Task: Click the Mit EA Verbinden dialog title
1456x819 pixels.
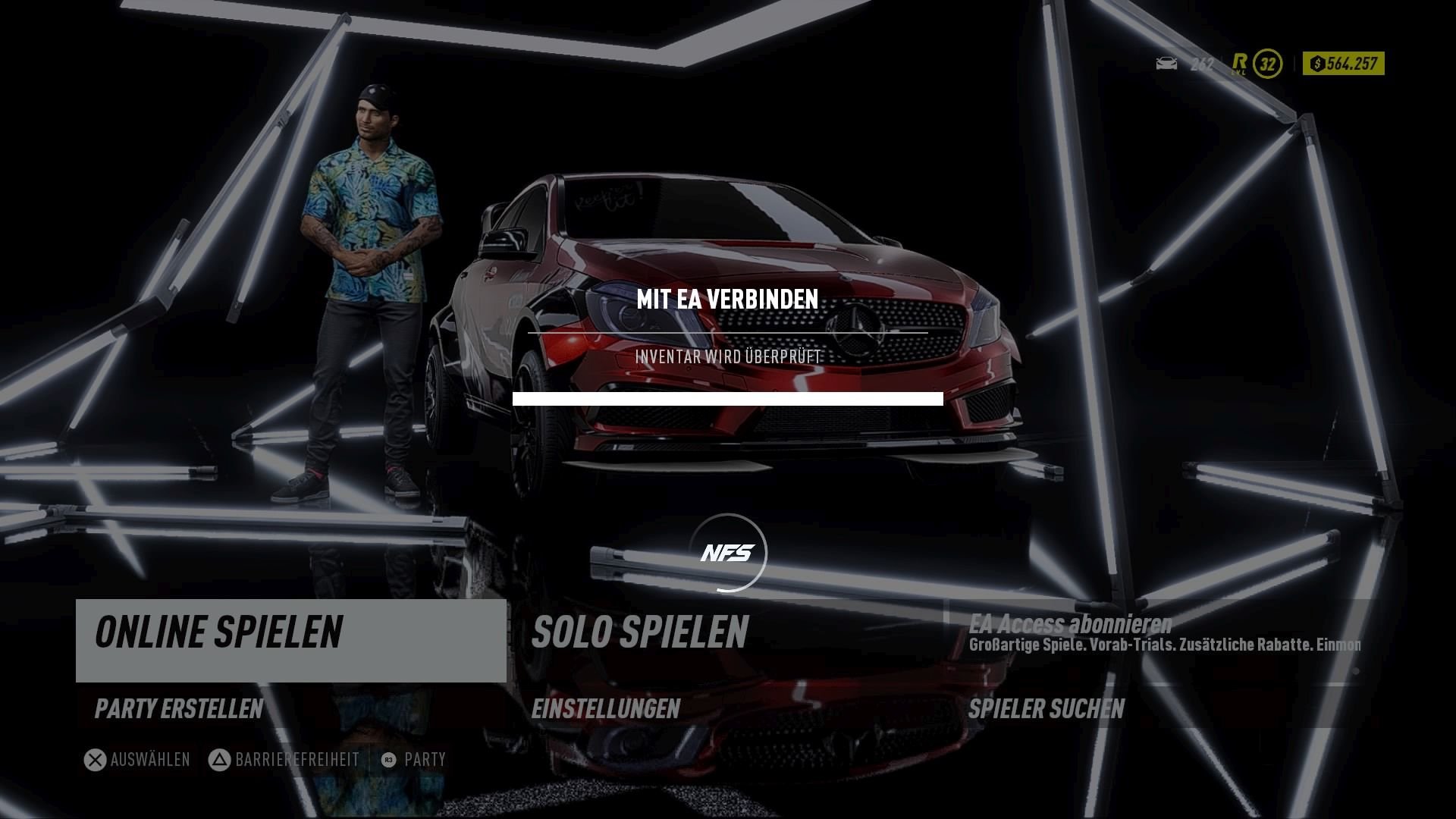Action: (728, 300)
